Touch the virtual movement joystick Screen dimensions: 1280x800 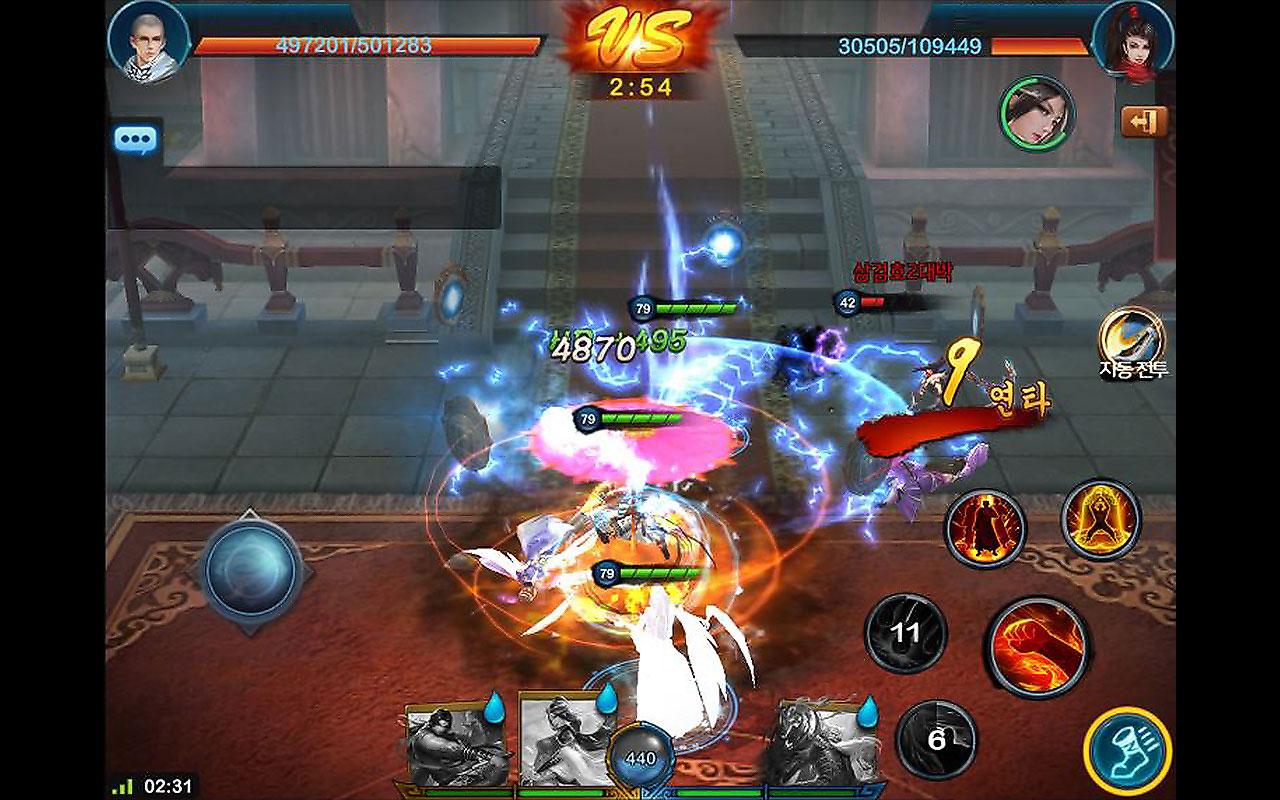pos(250,570)
